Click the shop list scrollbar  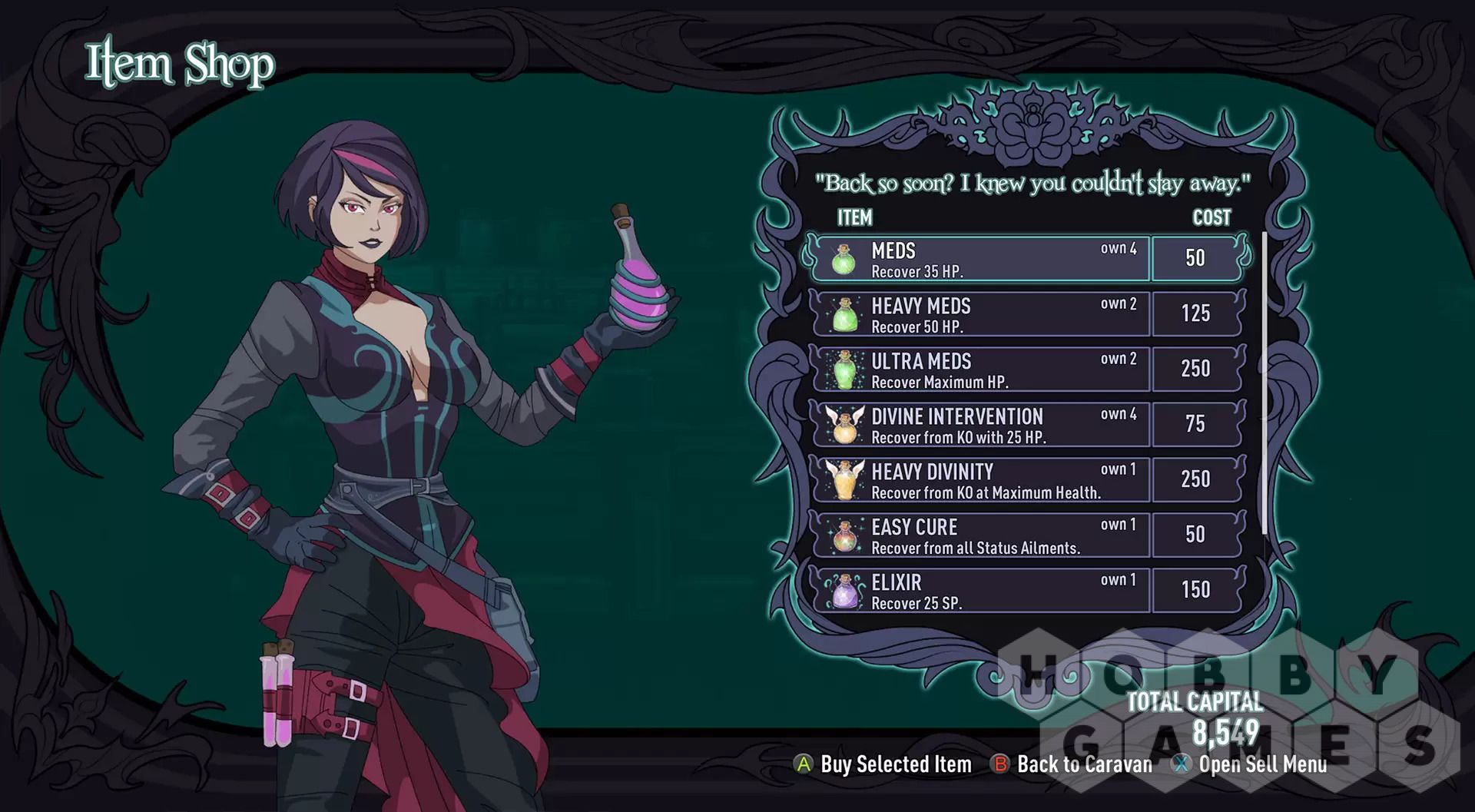pos(1264,384)
